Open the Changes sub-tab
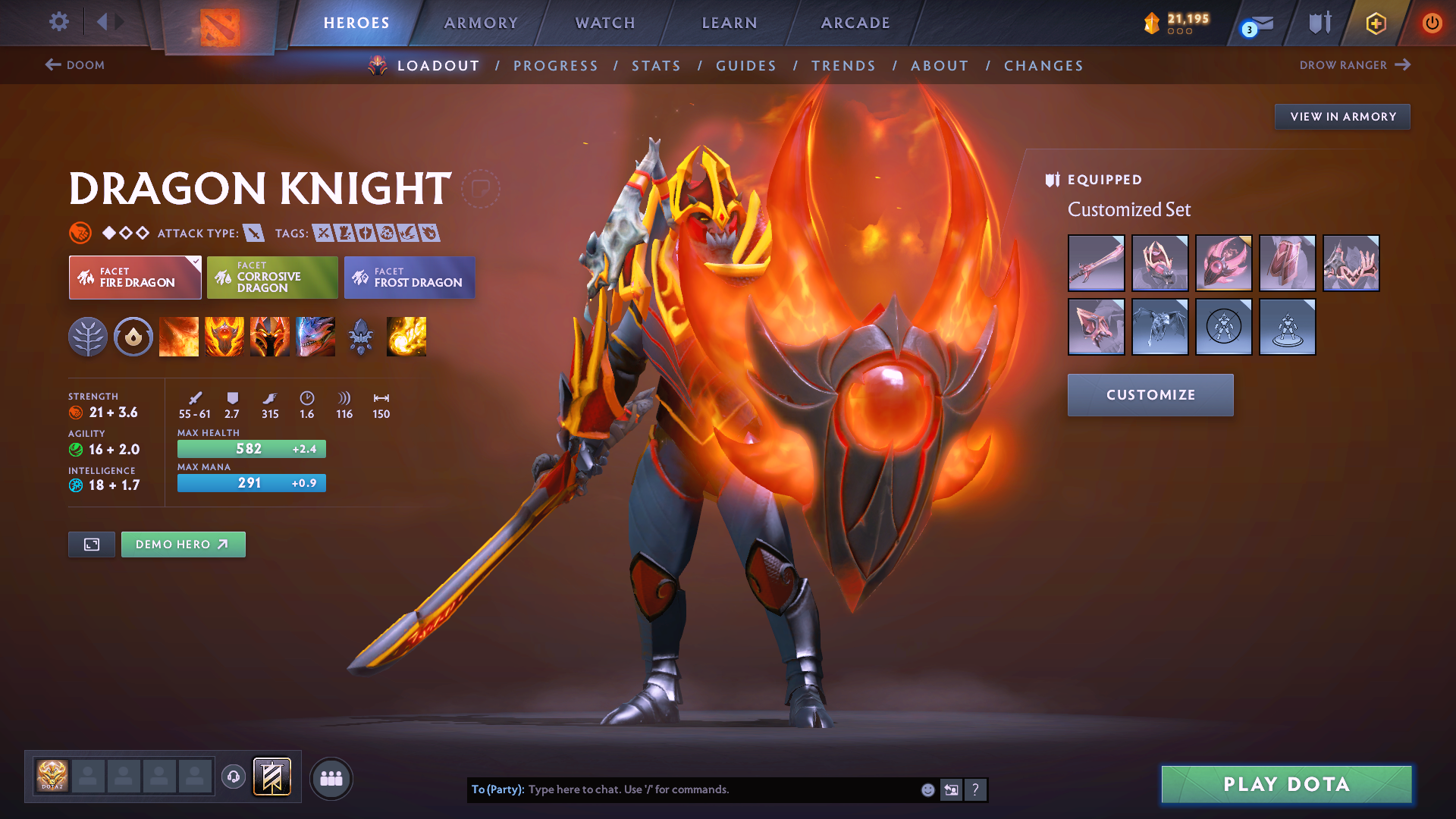Viewport: 1456px width, 819px height. click(1043, 66)
